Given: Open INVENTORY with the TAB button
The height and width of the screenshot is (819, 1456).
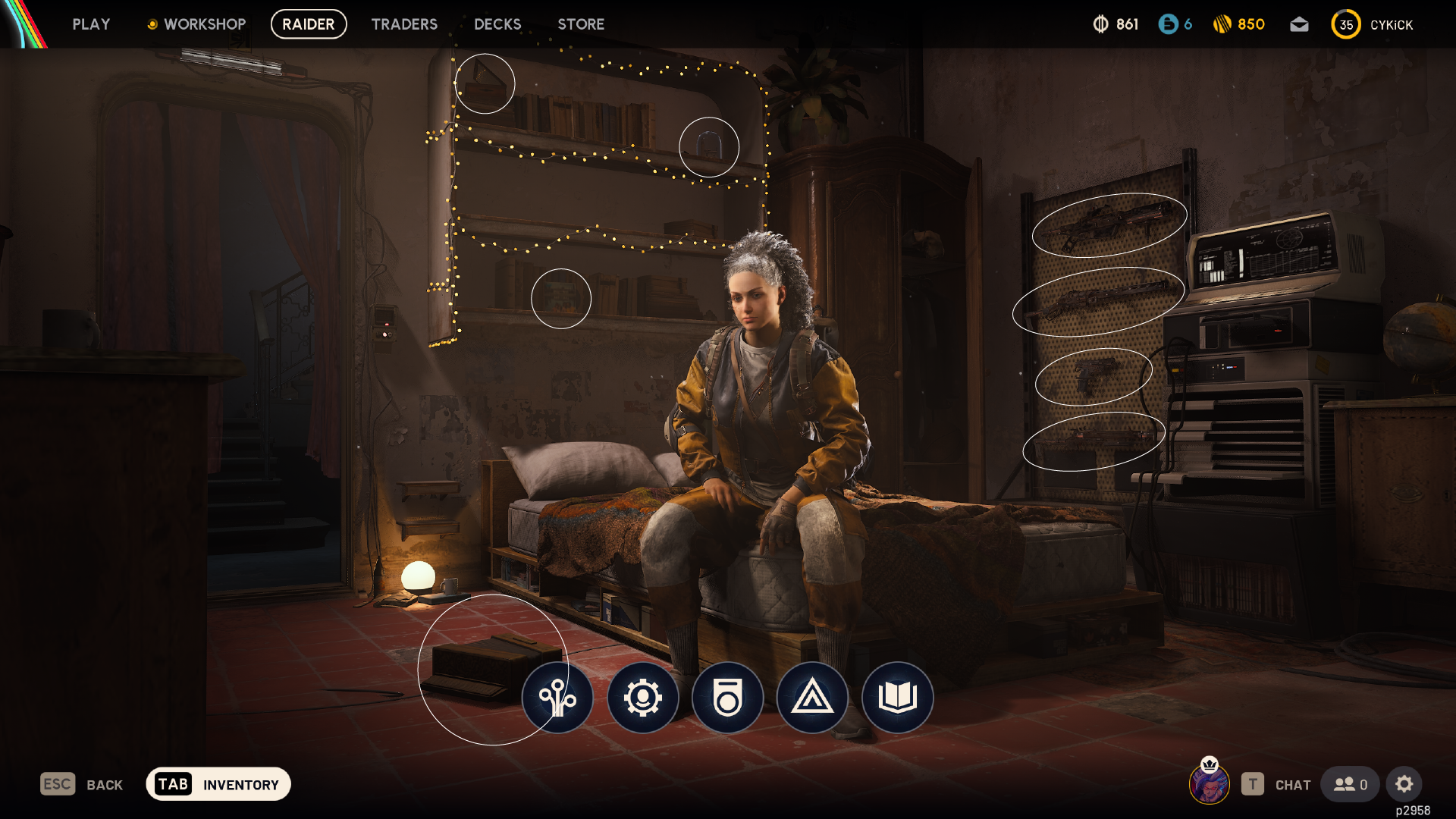Looking at the screenshot, I should click(x=218, y=784).
